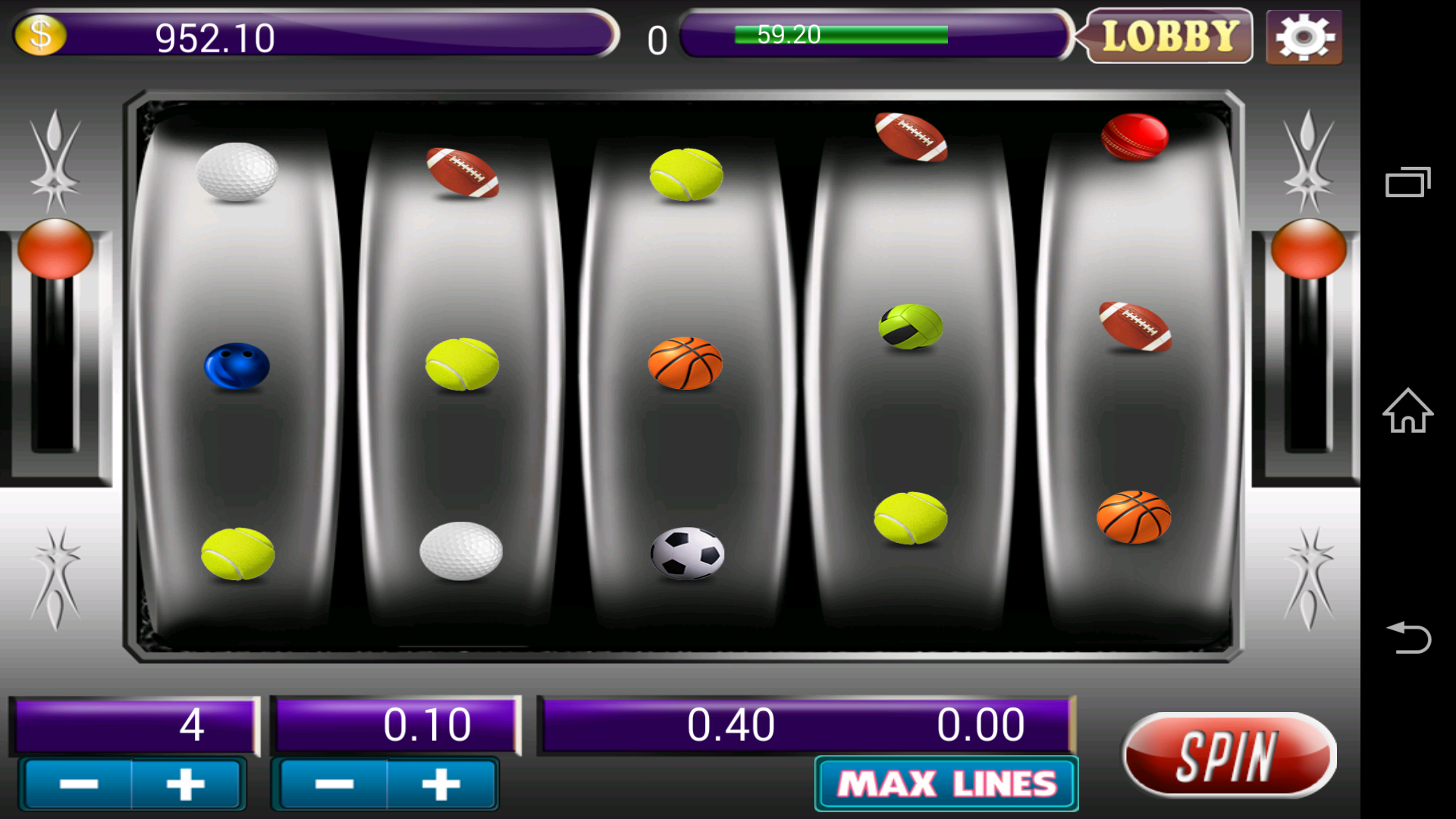The image size is (1456, 819).
Task: Open the gear settings menu
Action: tap(1304, 36)
